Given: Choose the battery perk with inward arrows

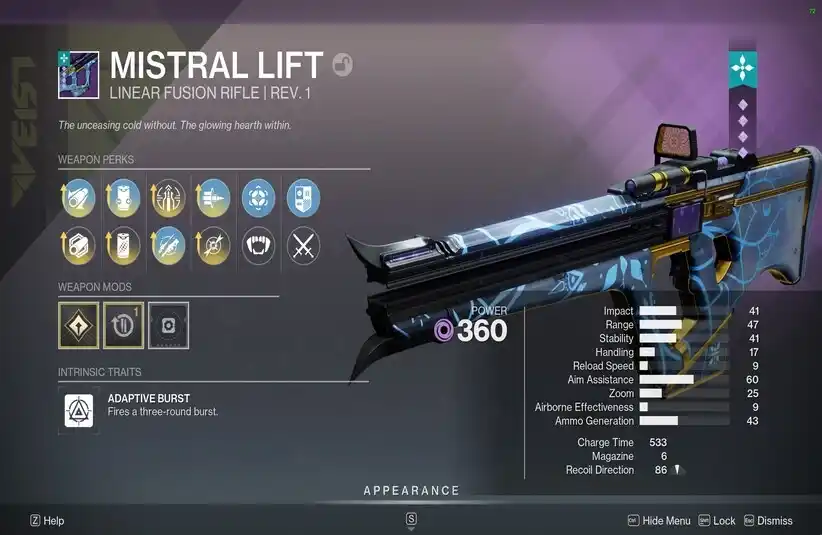Looking at the screenshot, I should click(122, 198).
